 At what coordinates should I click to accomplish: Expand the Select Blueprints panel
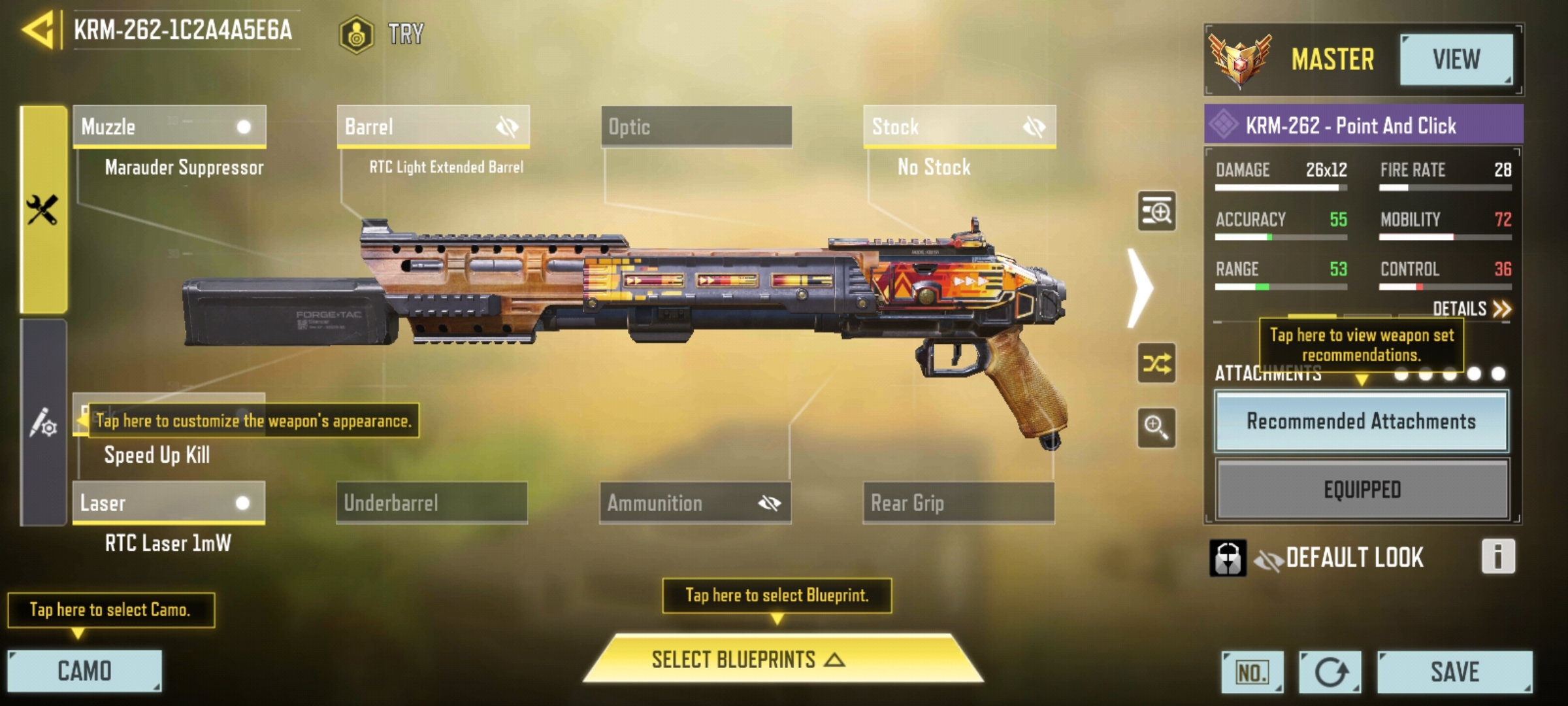coord(782,660)
